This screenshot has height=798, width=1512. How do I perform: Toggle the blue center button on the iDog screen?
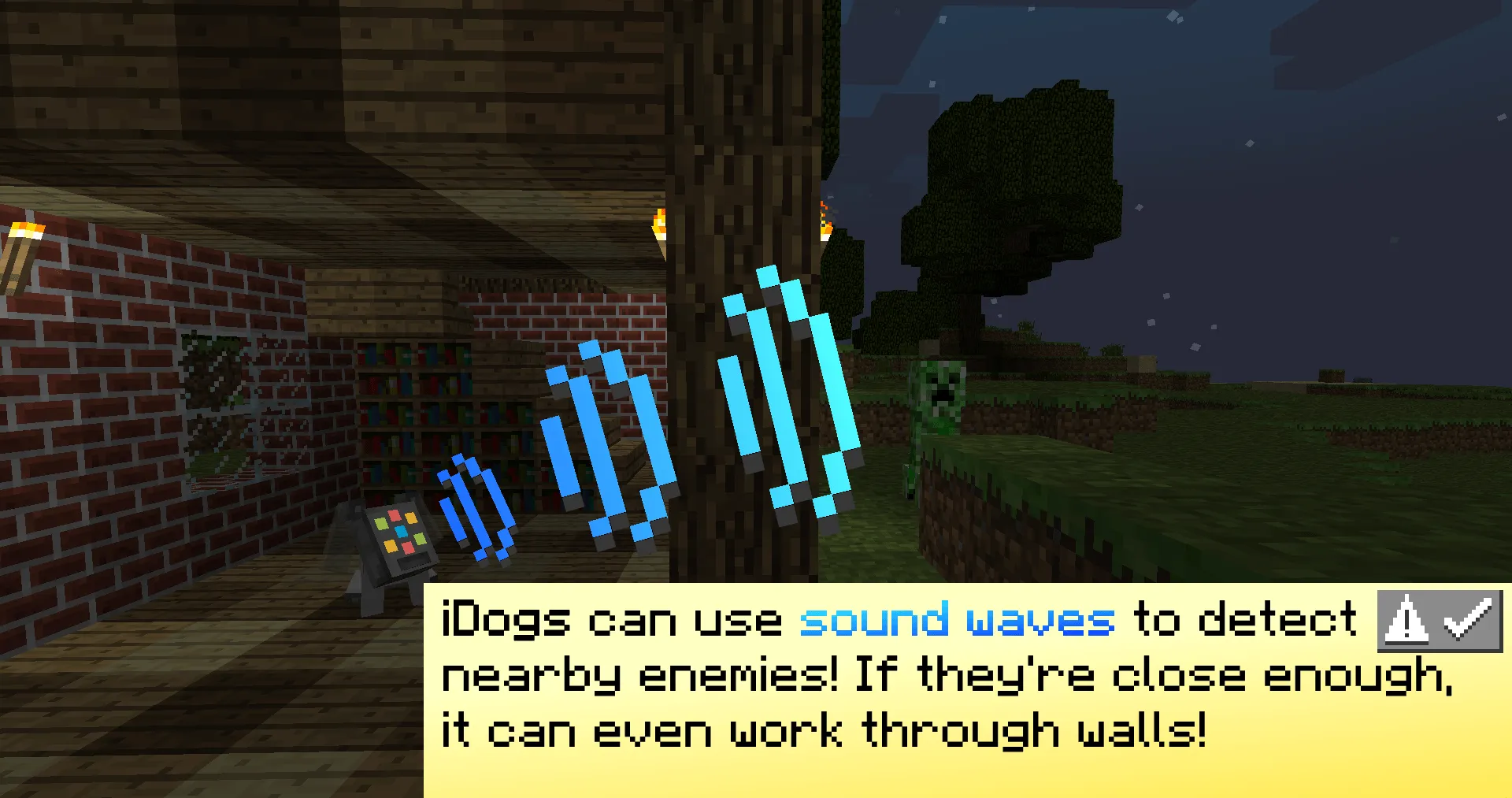(401, 531)
